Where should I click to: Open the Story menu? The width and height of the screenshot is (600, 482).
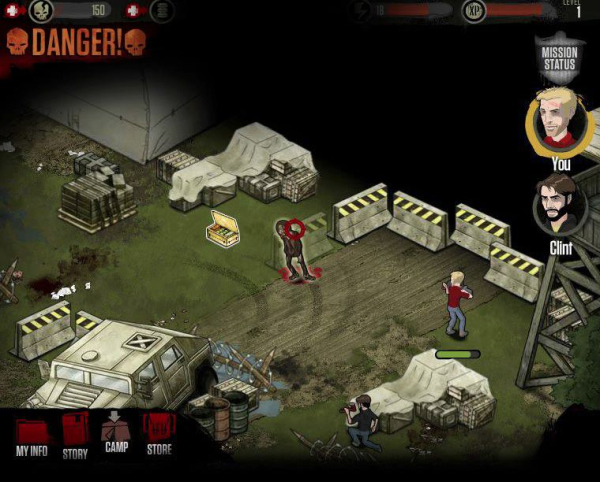coord(75,435)
